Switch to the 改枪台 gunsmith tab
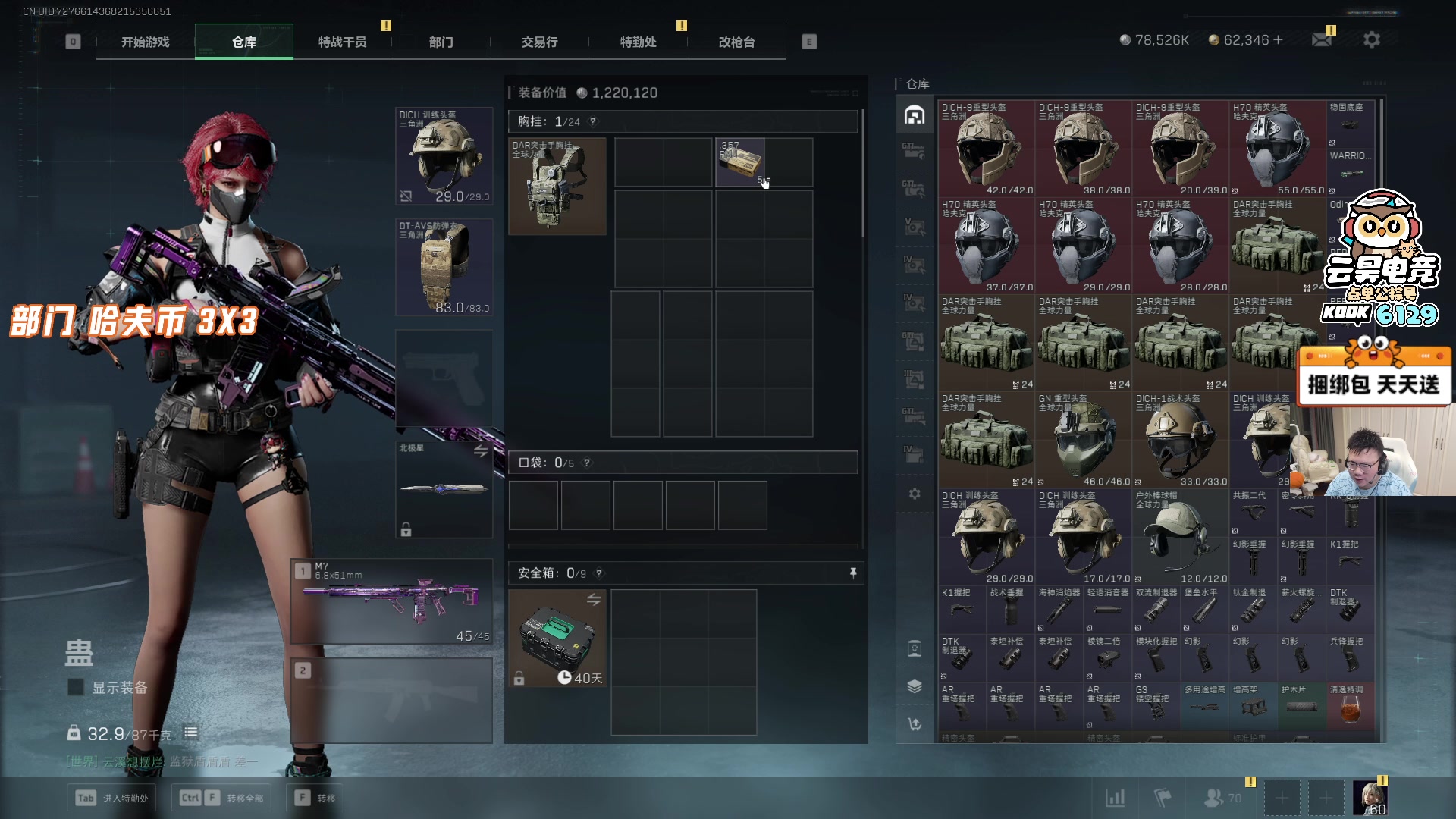The height and width of the screenshot is (819, 1456). 736,42
